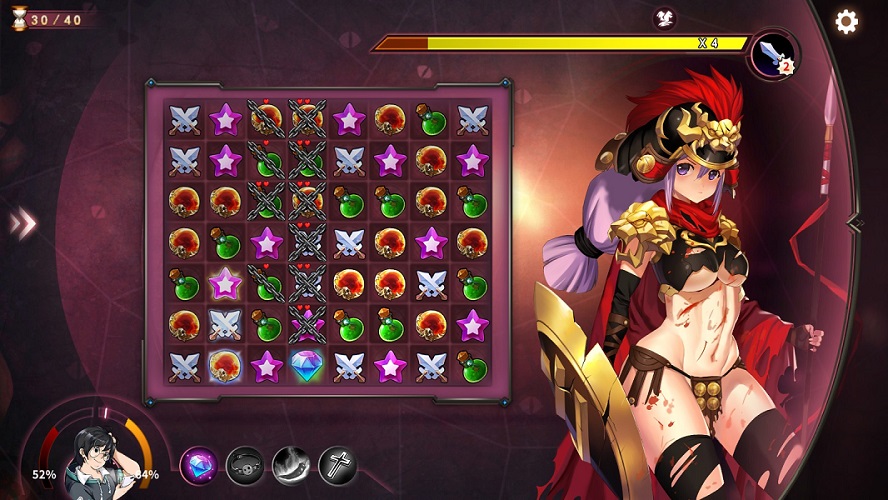Activate the purple gem skill
The width and height of the screenshot is (888, 500).
[199, 465]
